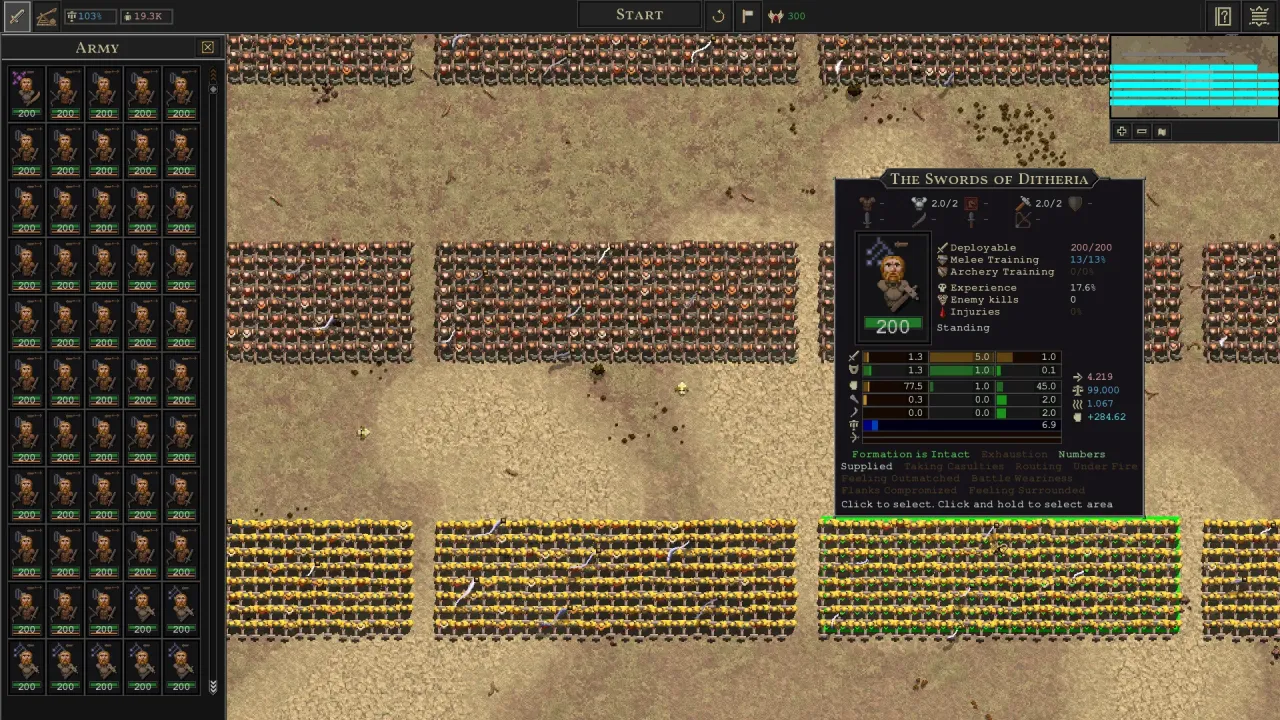Click the 19.3K population counter
Screen dimensions: 1280x720
147,15
